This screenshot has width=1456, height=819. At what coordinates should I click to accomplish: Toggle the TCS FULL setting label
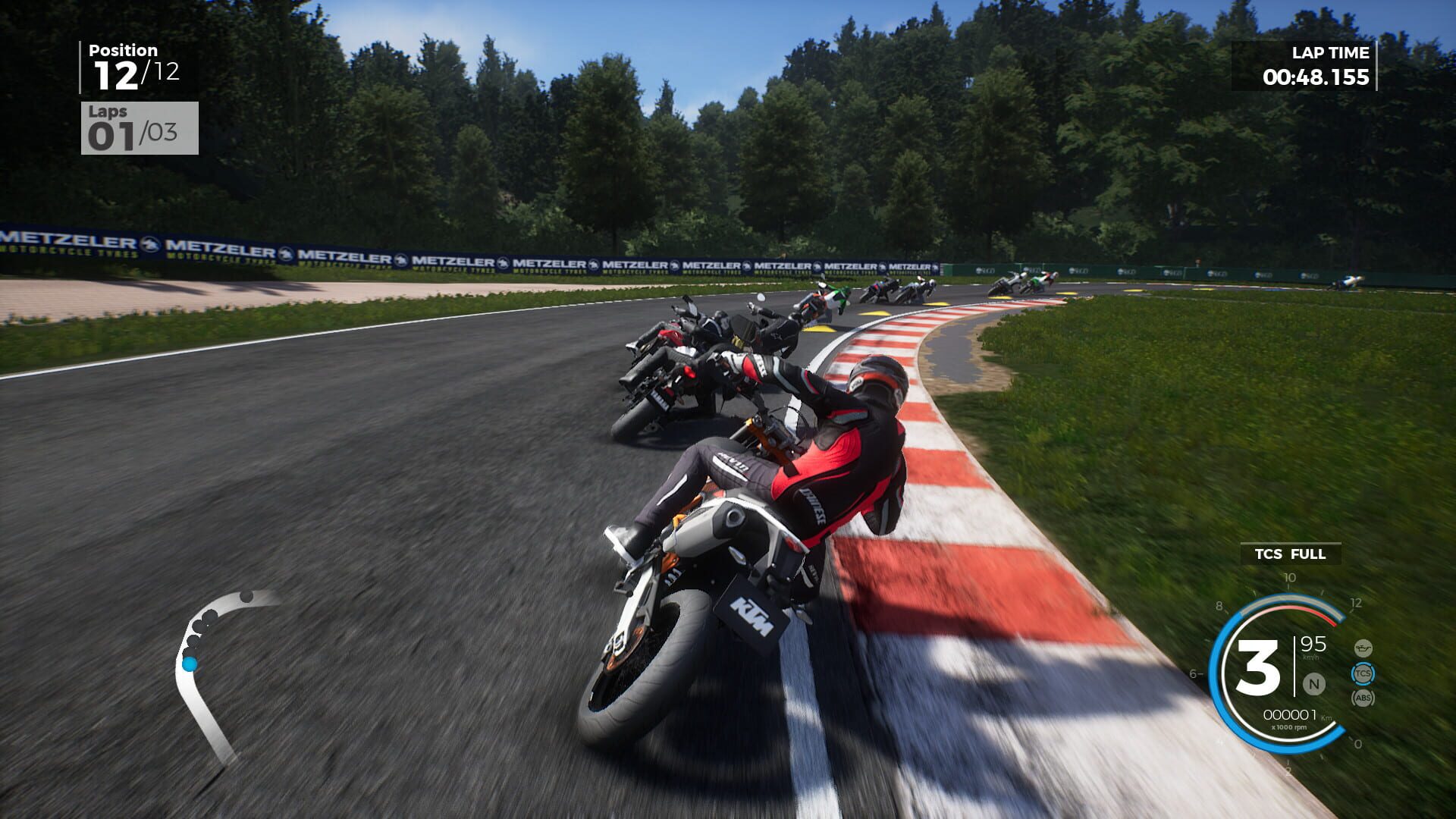click(1290, 554)
